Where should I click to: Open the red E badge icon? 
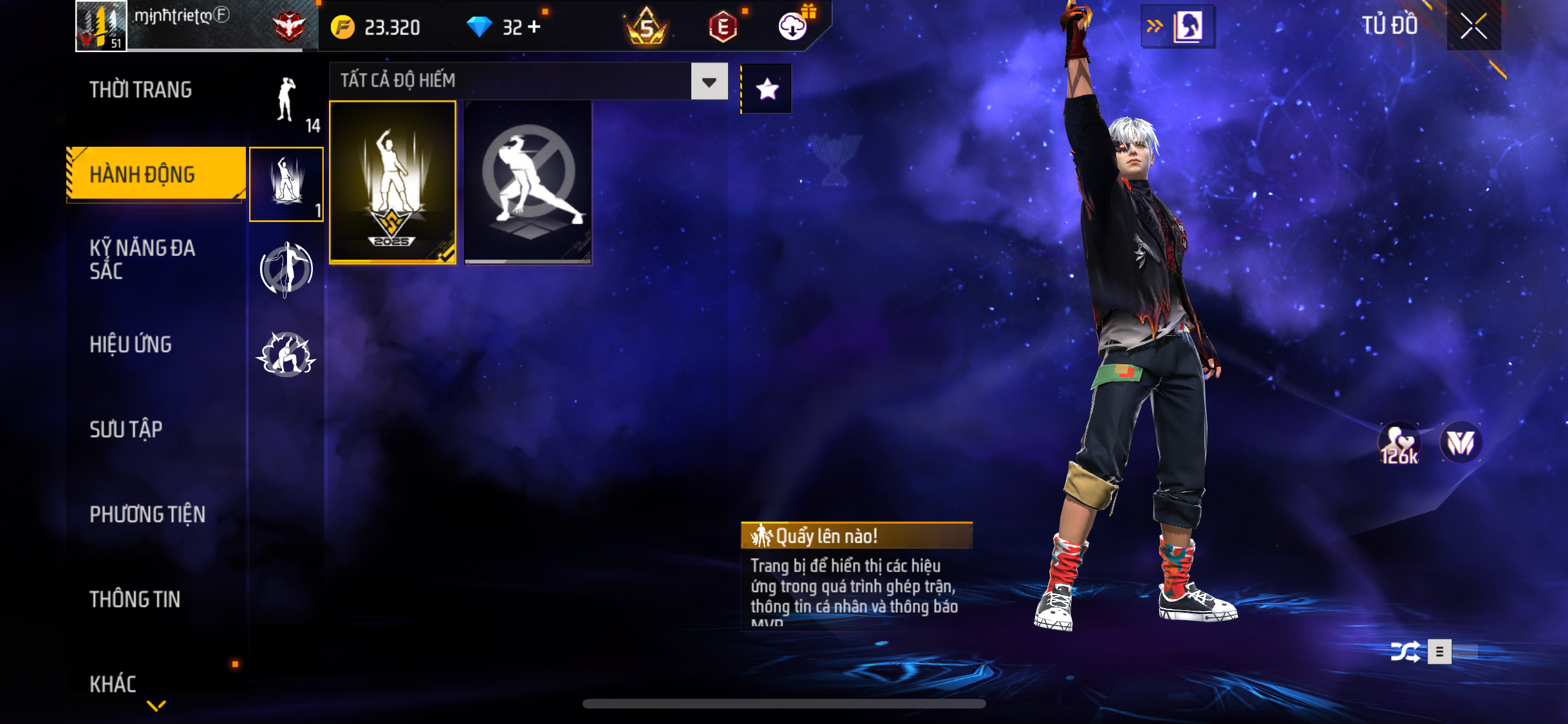tap(723, 27)
